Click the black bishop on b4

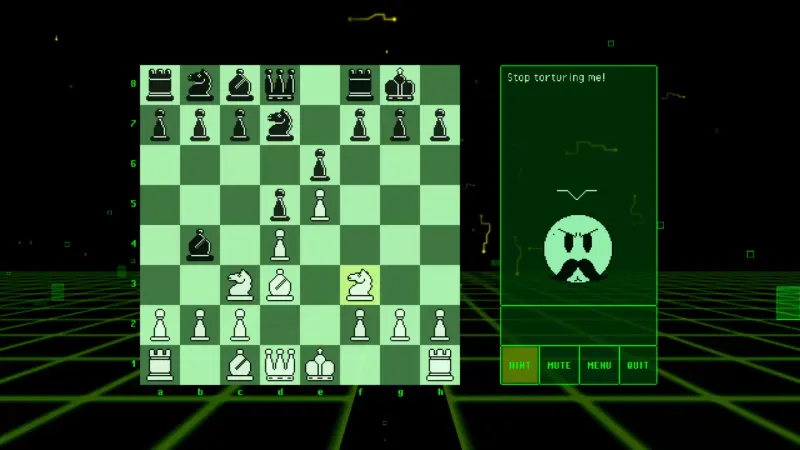click(x=200, y=245)
